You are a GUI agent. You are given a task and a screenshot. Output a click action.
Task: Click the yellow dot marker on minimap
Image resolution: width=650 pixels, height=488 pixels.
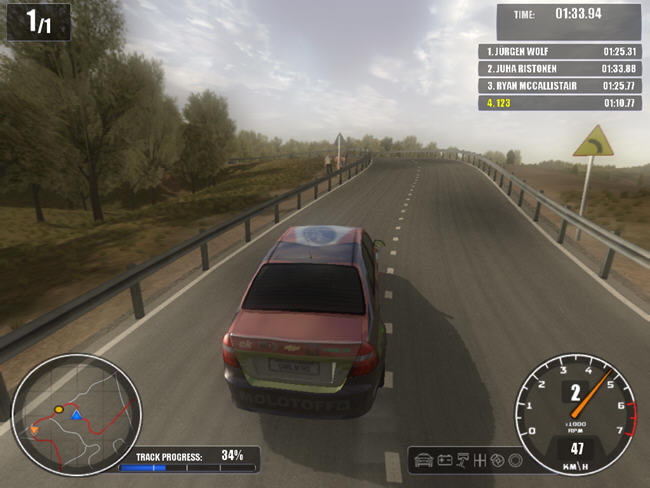coord(59,409)
